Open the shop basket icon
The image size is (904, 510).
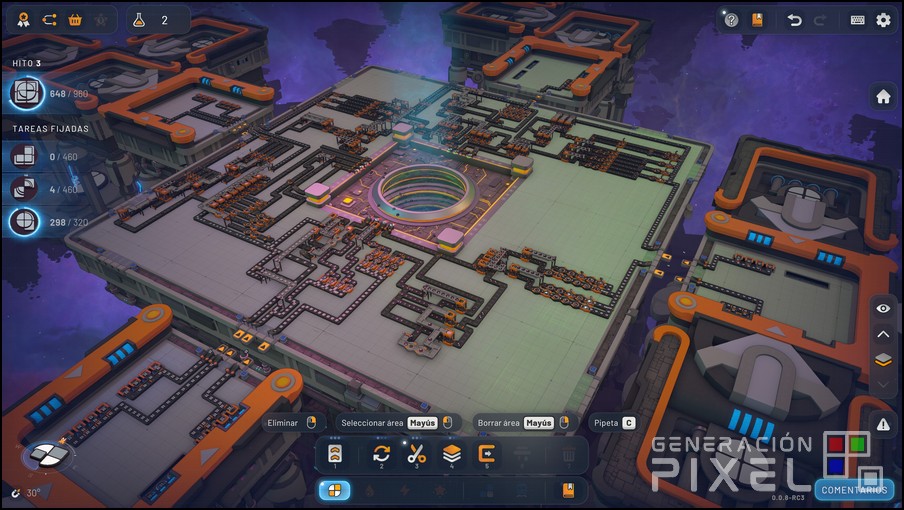pyautogui.click(x=74, y=20)
